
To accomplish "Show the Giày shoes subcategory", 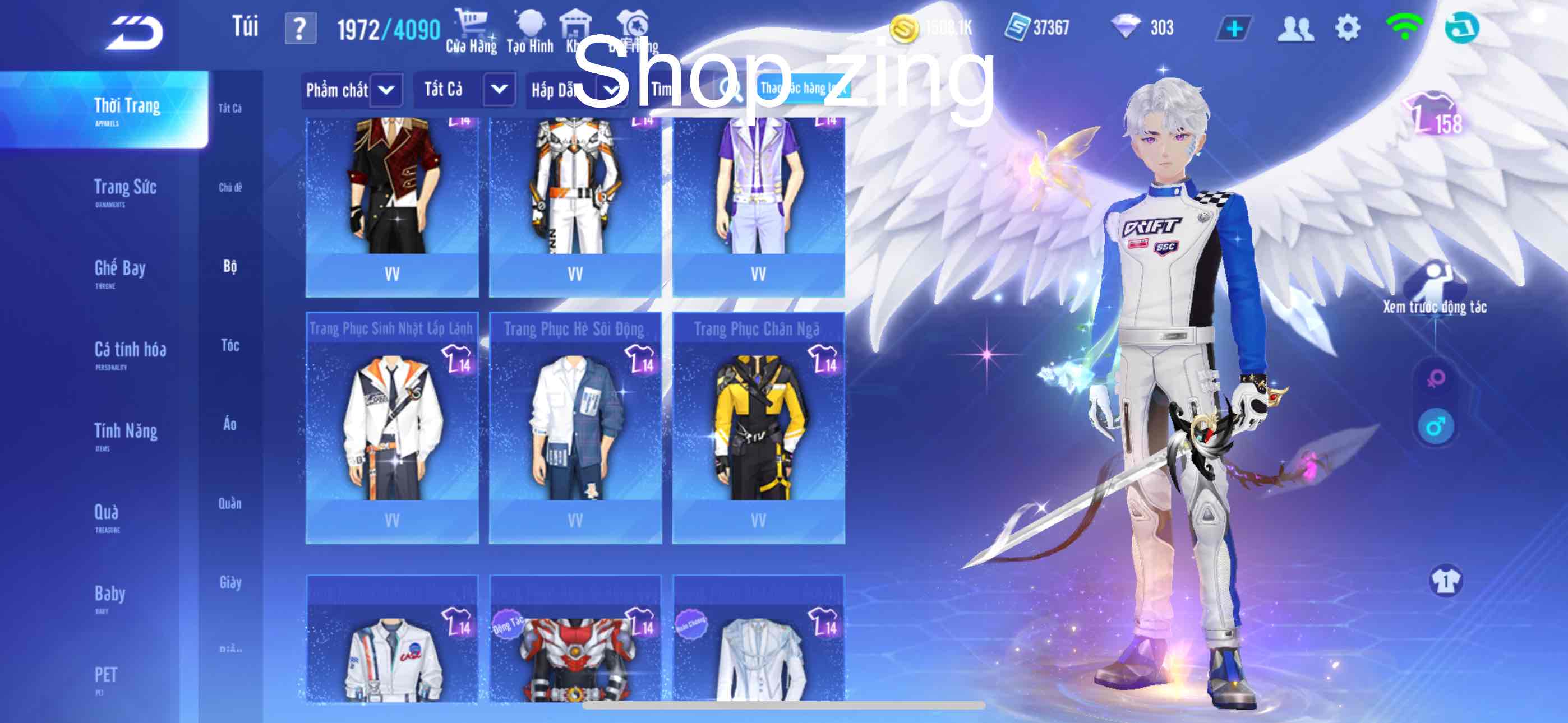I will [230, 583].
